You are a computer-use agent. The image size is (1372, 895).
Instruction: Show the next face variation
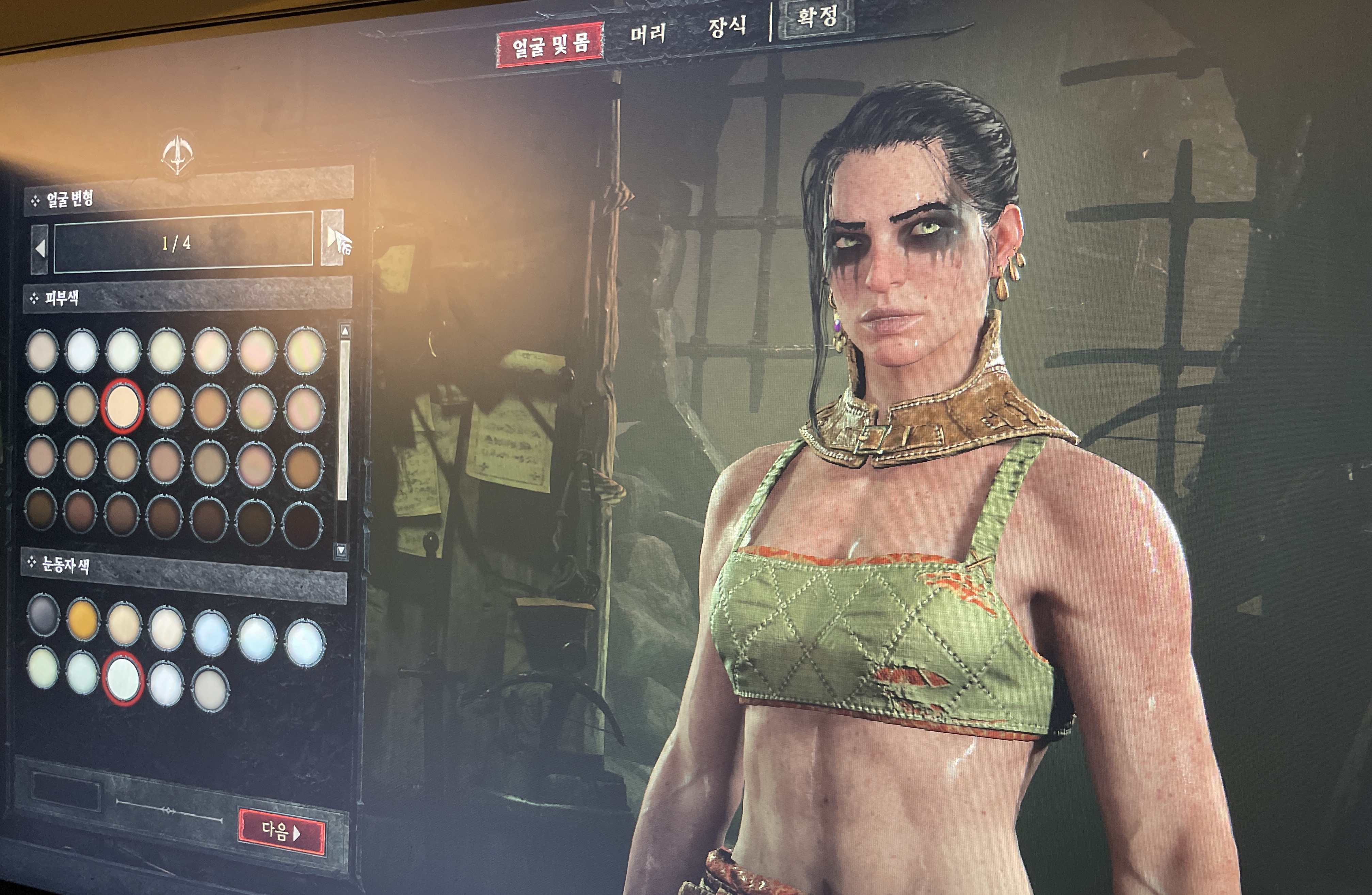coord(333,238)
